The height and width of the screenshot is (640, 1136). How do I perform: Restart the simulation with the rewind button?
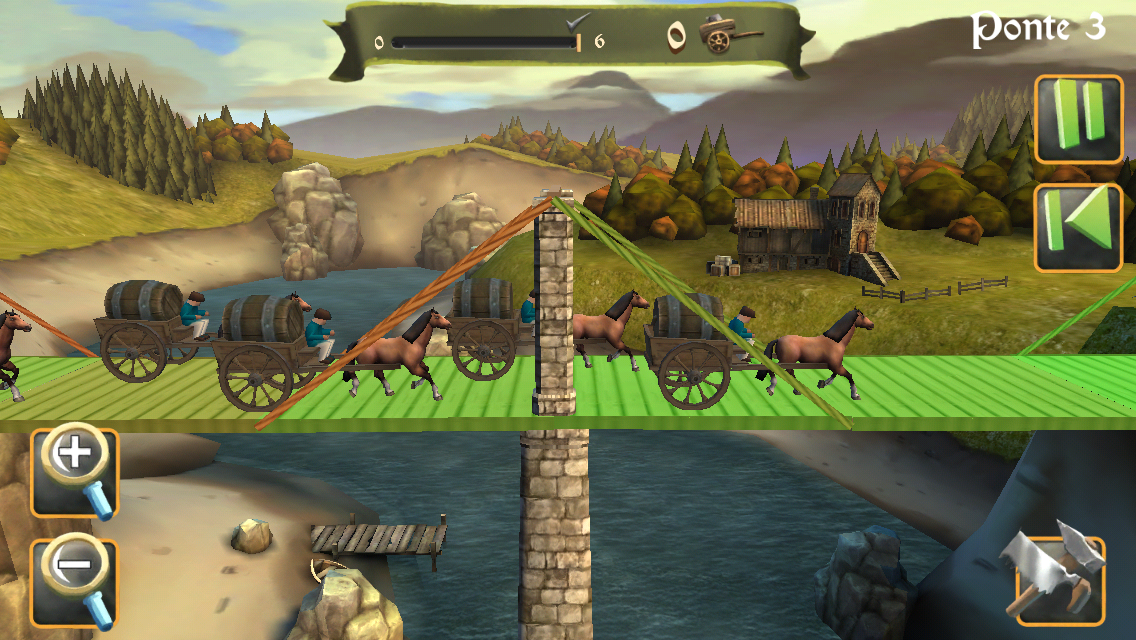[x=1078, y=227]
